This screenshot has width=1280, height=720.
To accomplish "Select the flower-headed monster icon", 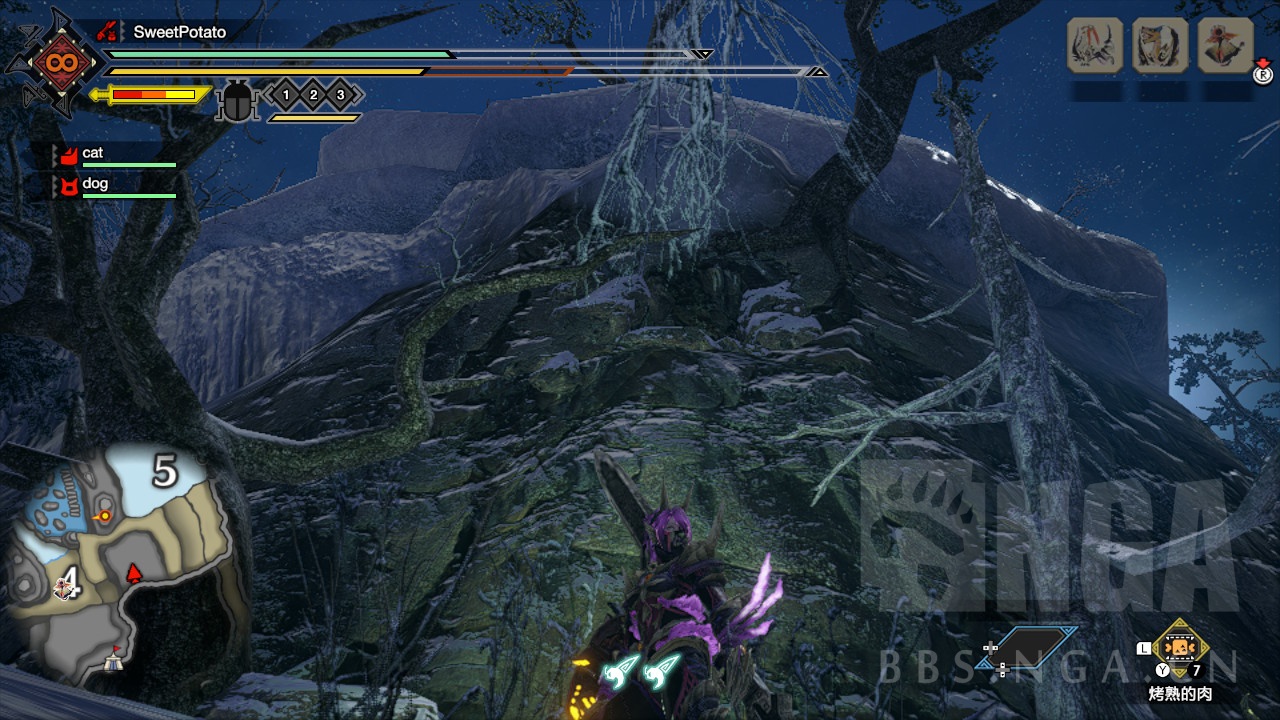I will point(1225,45).
